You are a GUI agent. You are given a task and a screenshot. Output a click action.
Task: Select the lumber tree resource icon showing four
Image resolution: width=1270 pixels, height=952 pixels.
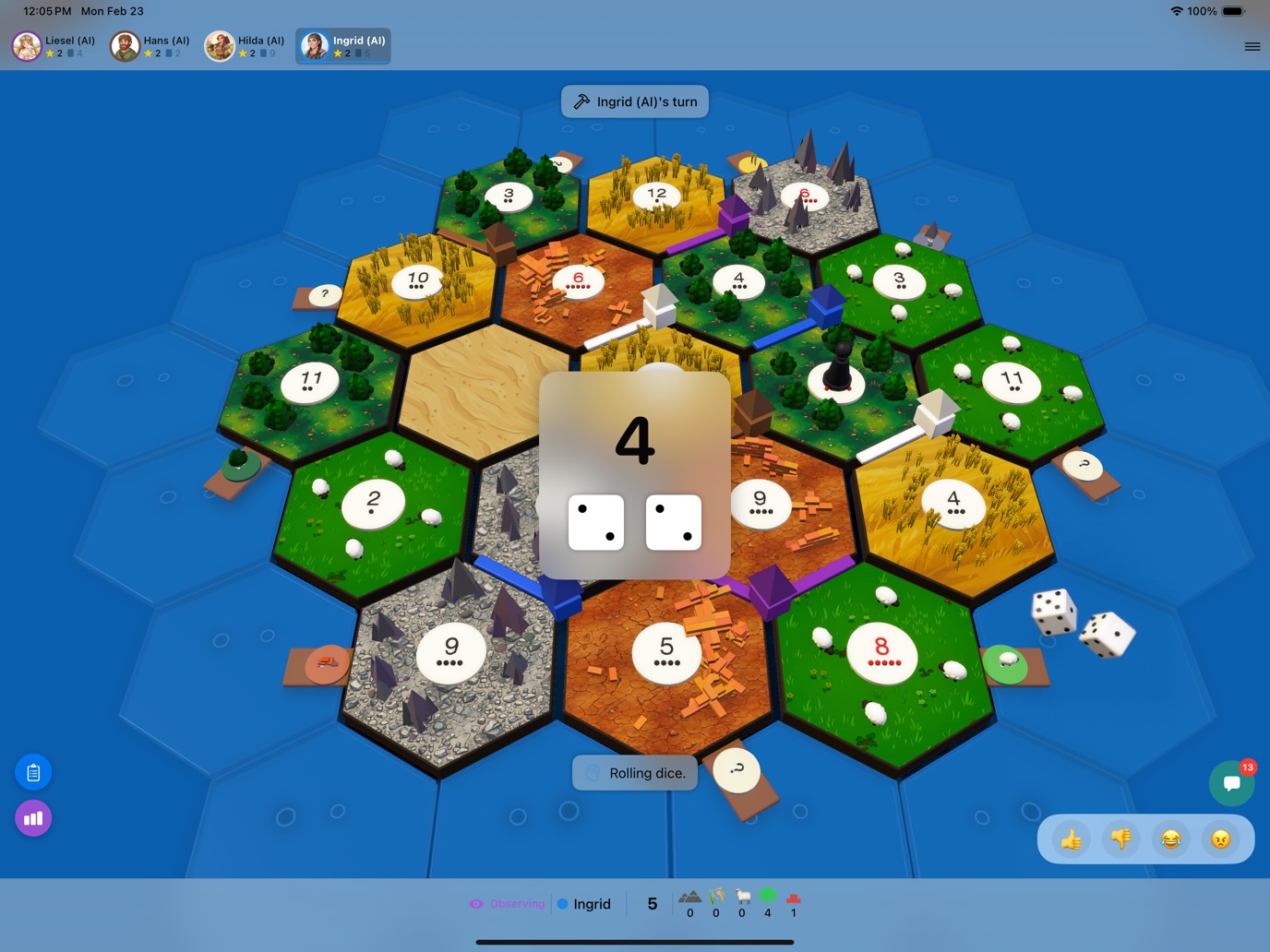click(x=767, y=896)
